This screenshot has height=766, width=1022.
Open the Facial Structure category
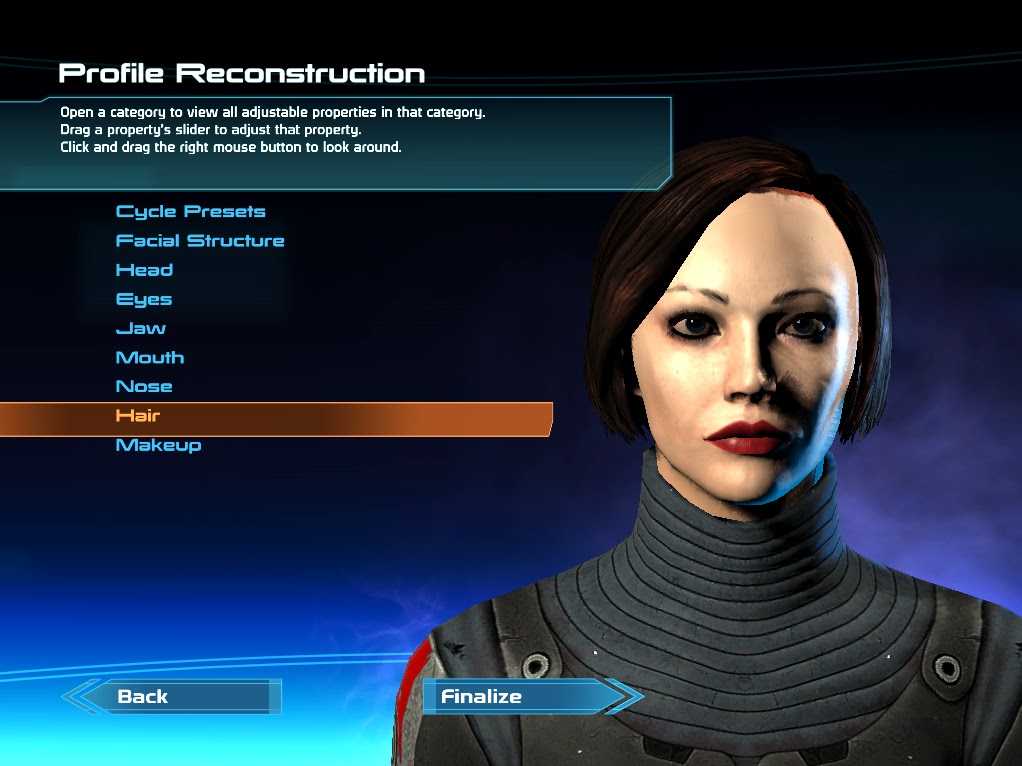[200, 241]
